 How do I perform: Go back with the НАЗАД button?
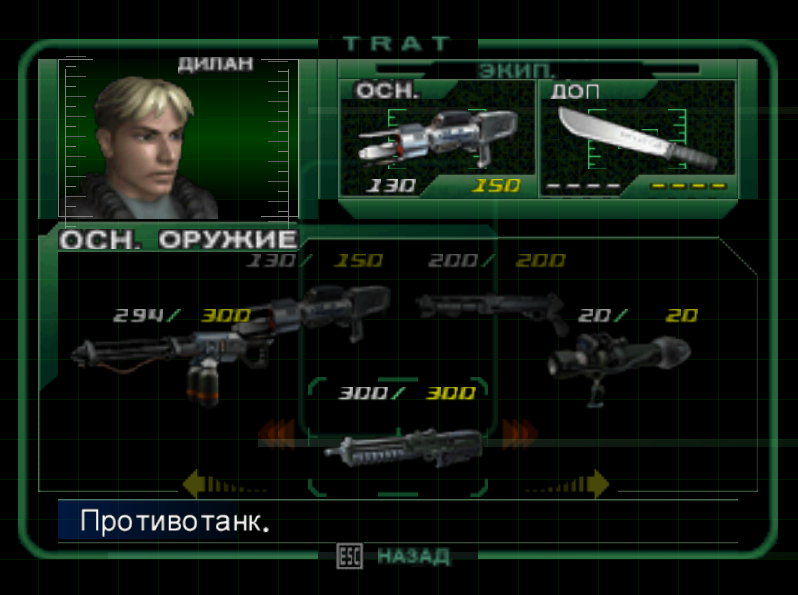tap(412, 556)
